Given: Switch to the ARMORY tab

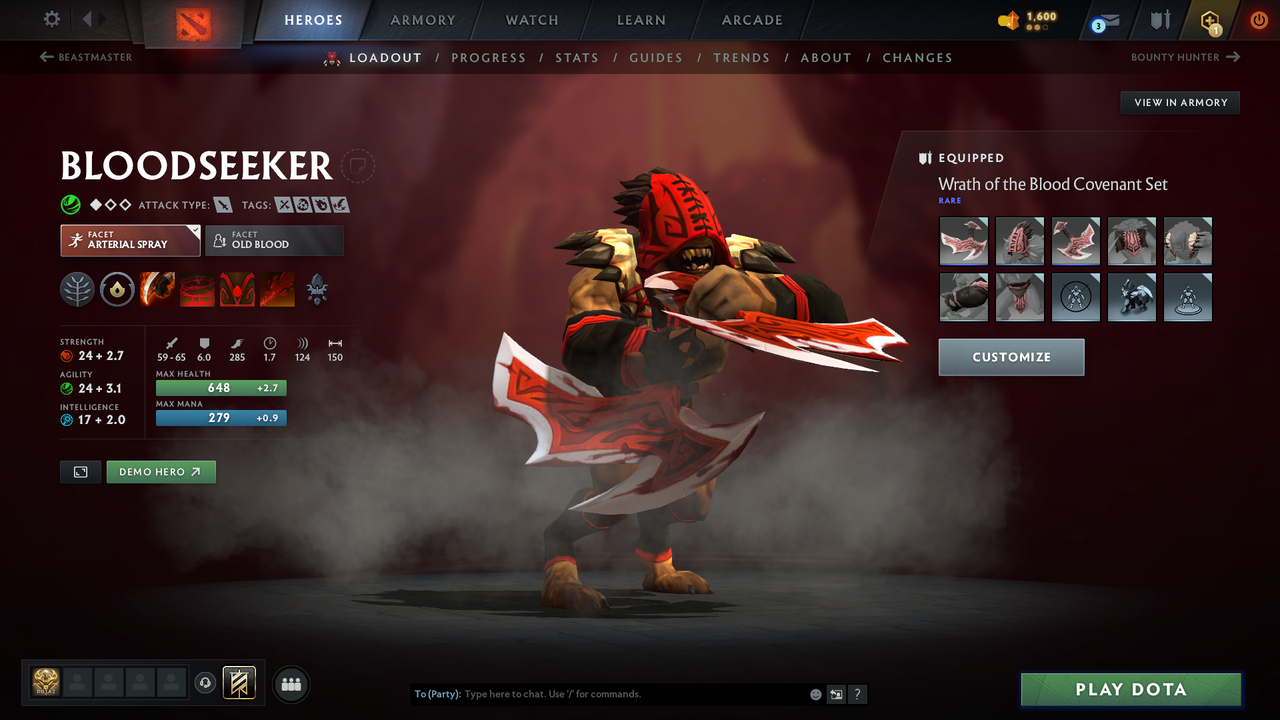Looking at the screenshot, I should 422,19.
